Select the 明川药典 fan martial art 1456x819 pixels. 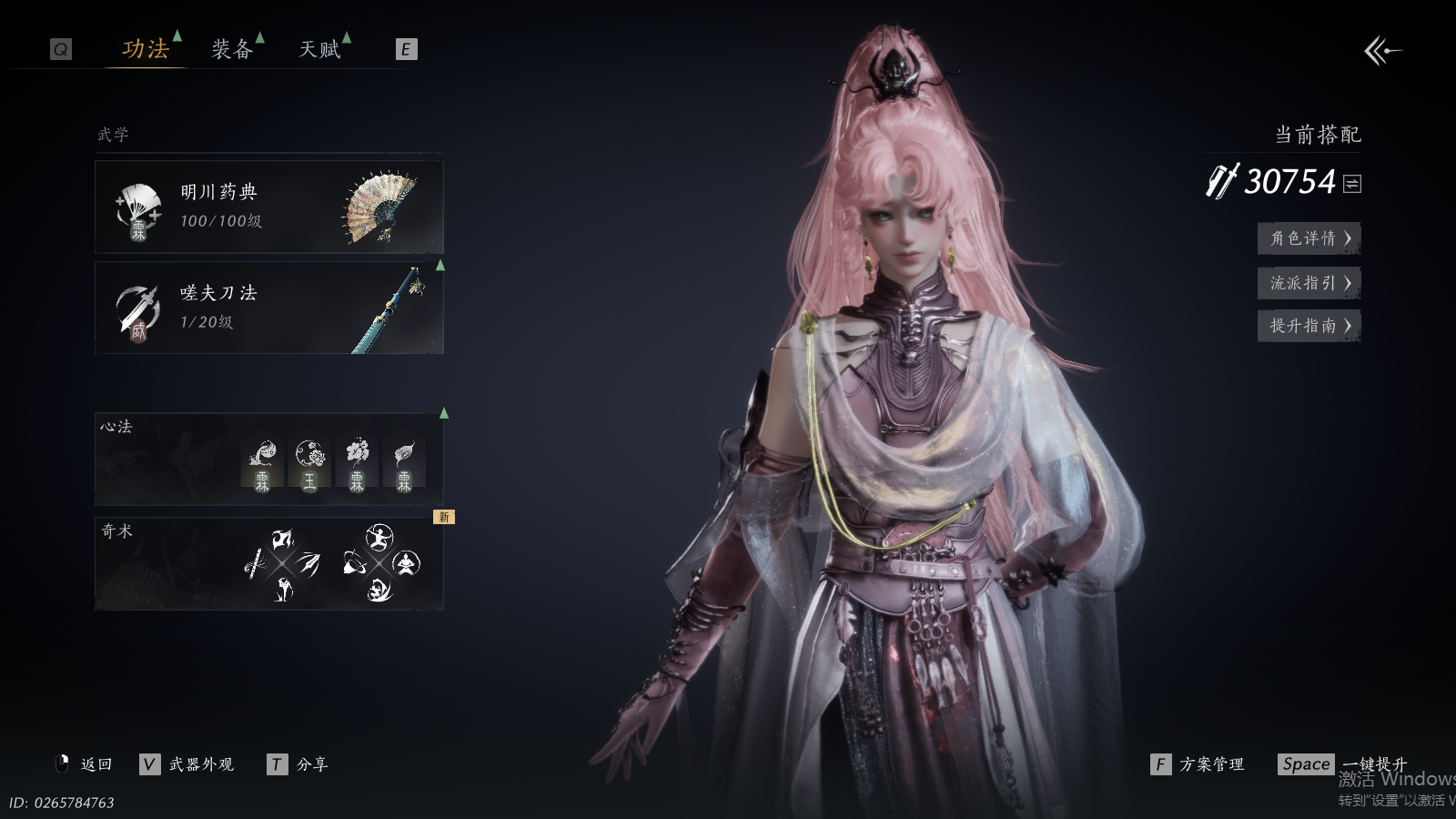269,207
